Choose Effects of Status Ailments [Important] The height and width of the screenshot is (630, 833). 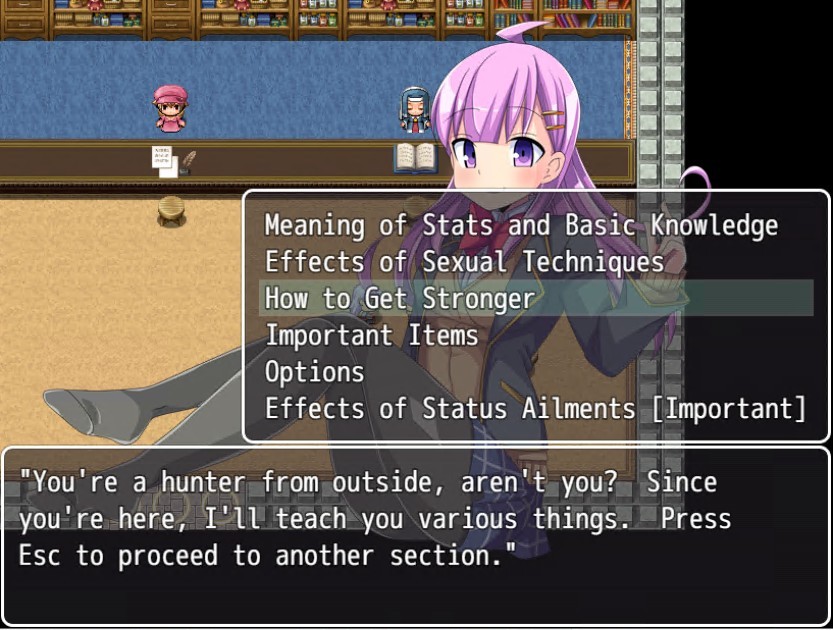point(535,408)
